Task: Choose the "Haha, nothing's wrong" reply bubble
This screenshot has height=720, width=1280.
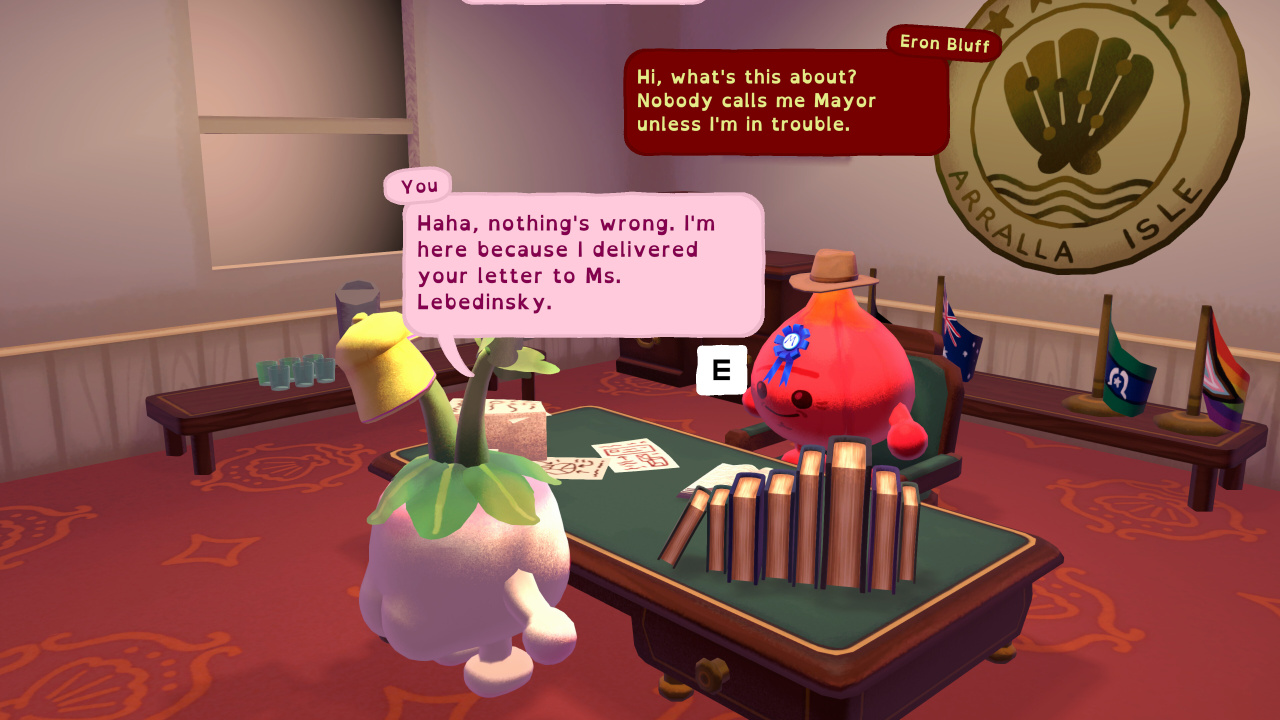Action: tap(582, 262)
